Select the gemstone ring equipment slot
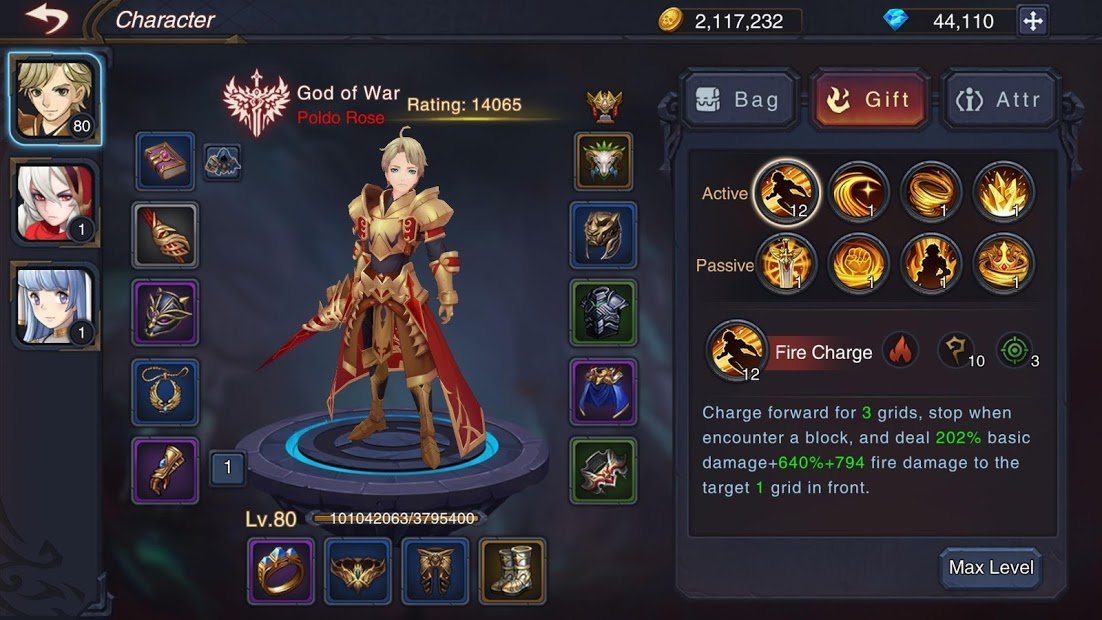The image size is (1102, 620). (x=281, y=571)
